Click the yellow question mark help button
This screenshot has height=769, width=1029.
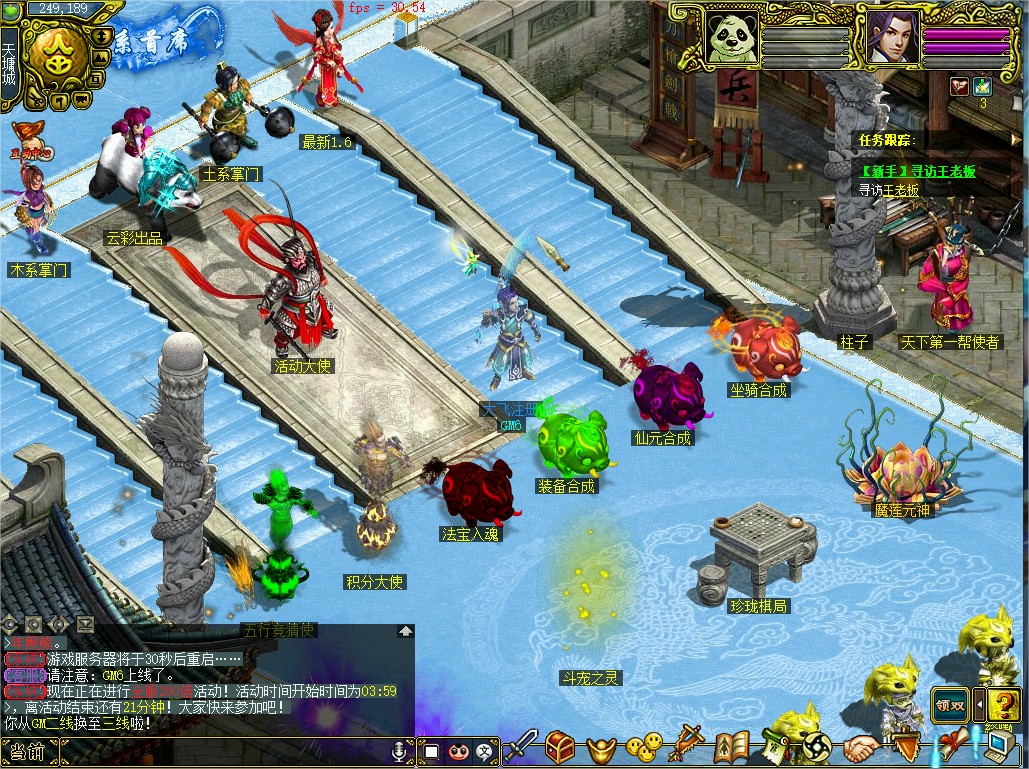[1003, 703]
